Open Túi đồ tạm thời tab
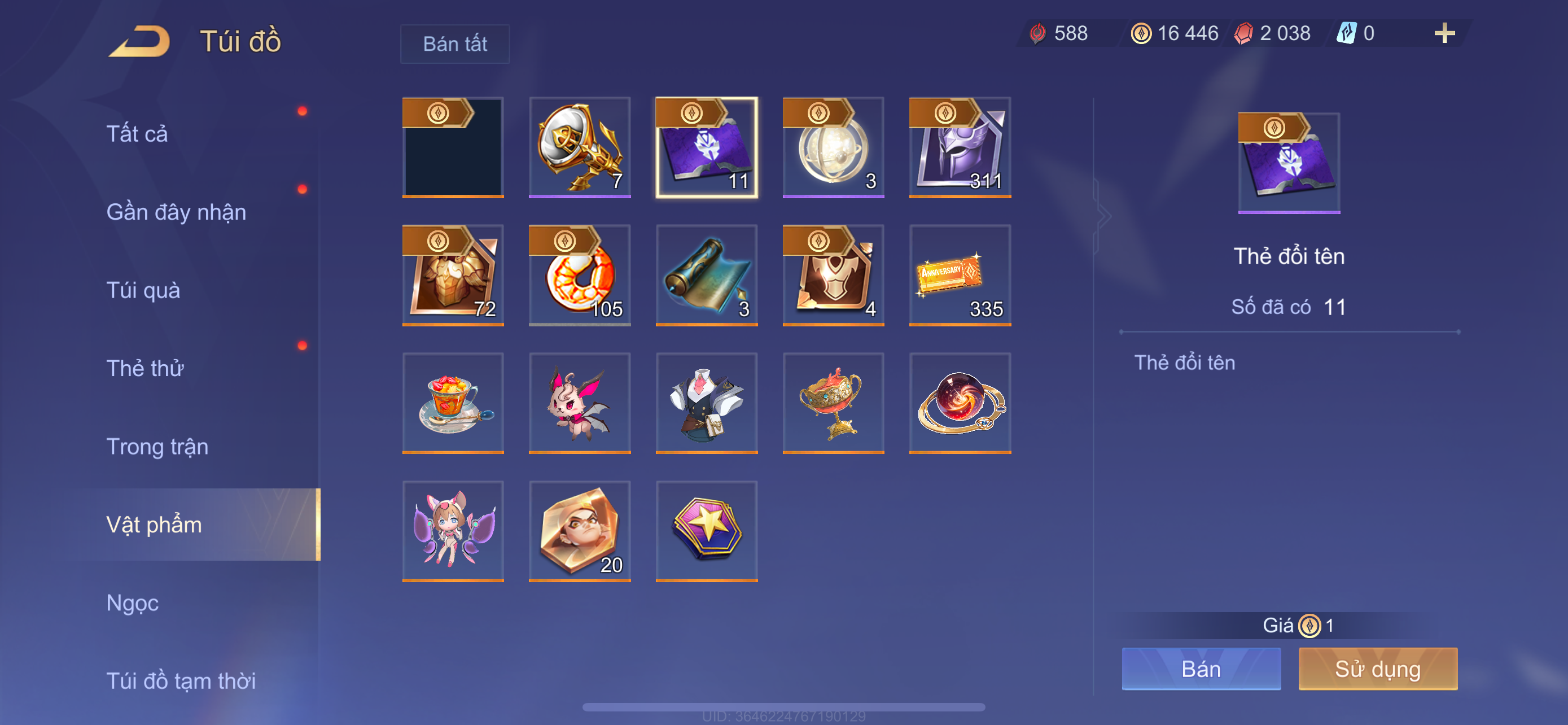 pos(181,680)
